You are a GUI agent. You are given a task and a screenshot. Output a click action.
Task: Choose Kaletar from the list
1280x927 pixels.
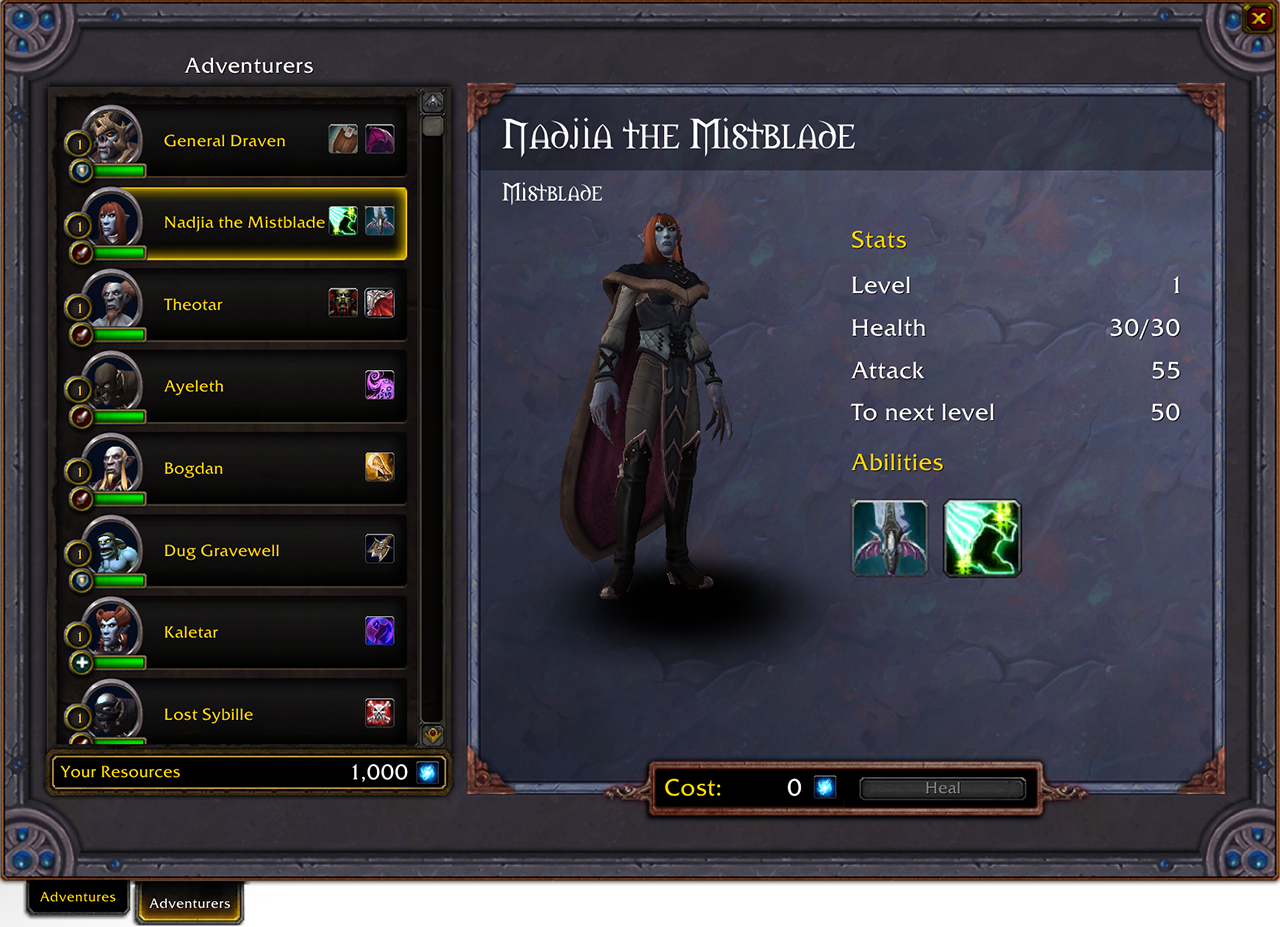point(191,633)
